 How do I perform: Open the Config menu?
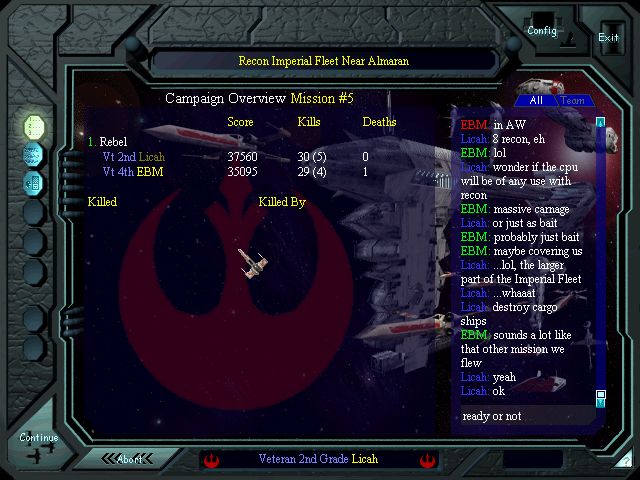pos(542,29)
